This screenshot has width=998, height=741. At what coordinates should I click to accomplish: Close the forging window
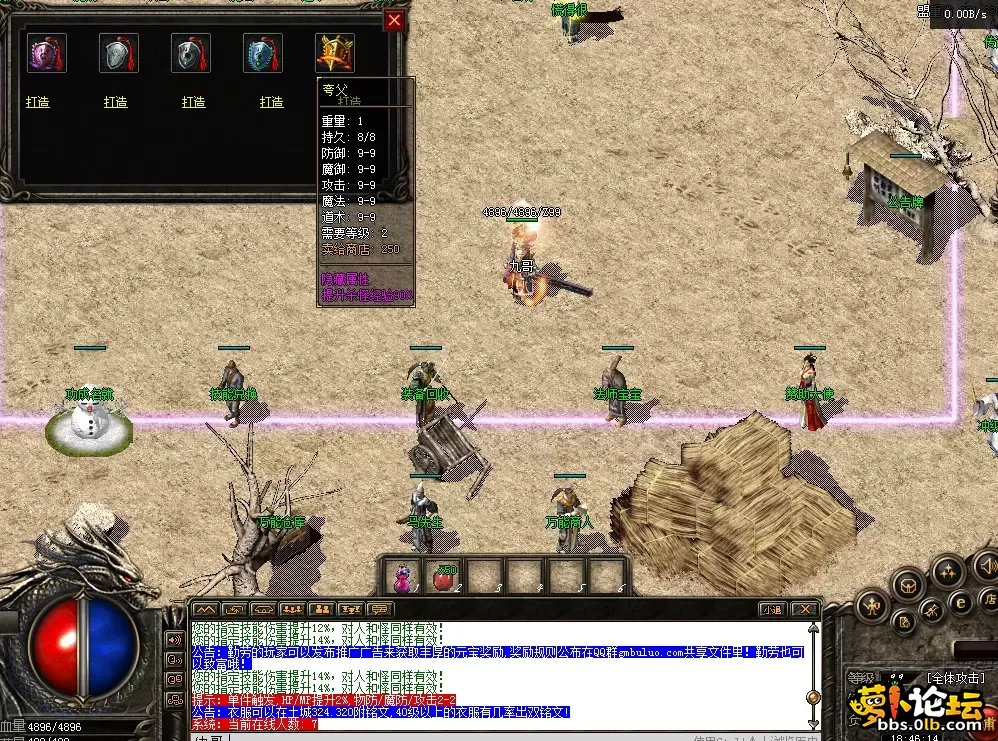click(x=395, y=20)
